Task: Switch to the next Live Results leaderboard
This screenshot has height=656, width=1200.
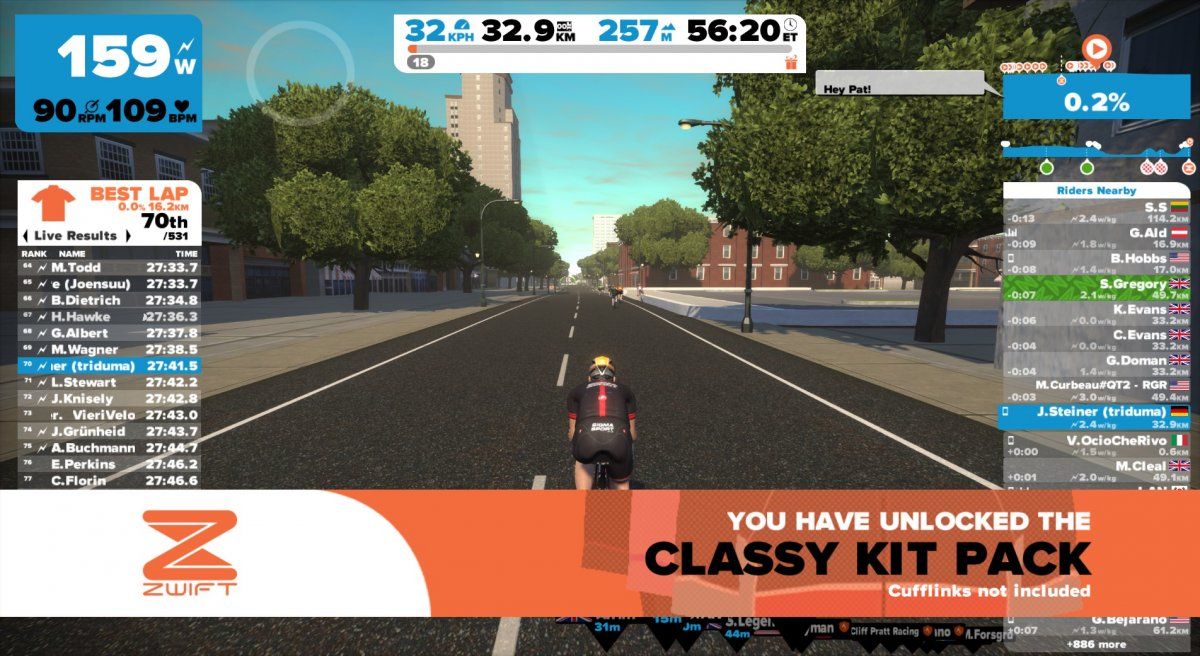Action: point(126,236)
